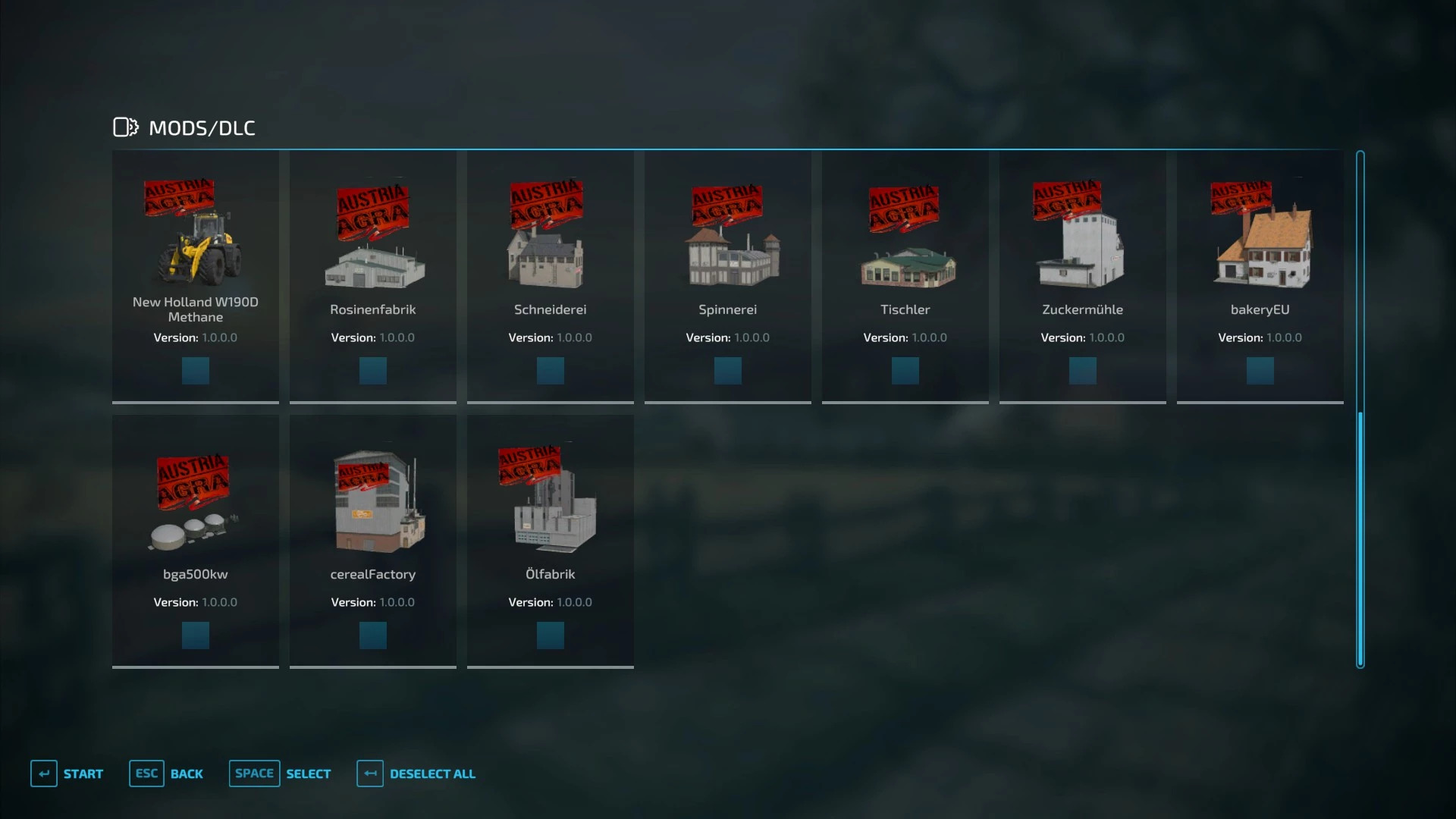Deselect all mods
The height and width of the screenshot is (819, 1456).
click(x=416, y=773)
